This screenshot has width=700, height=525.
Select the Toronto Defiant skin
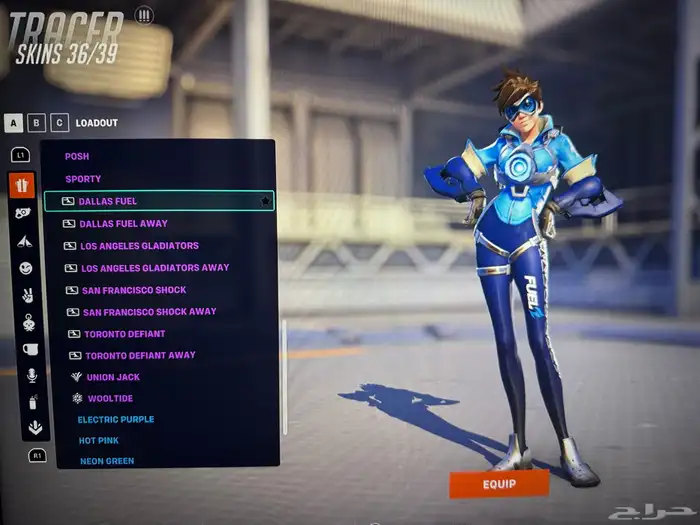[125, 333]
